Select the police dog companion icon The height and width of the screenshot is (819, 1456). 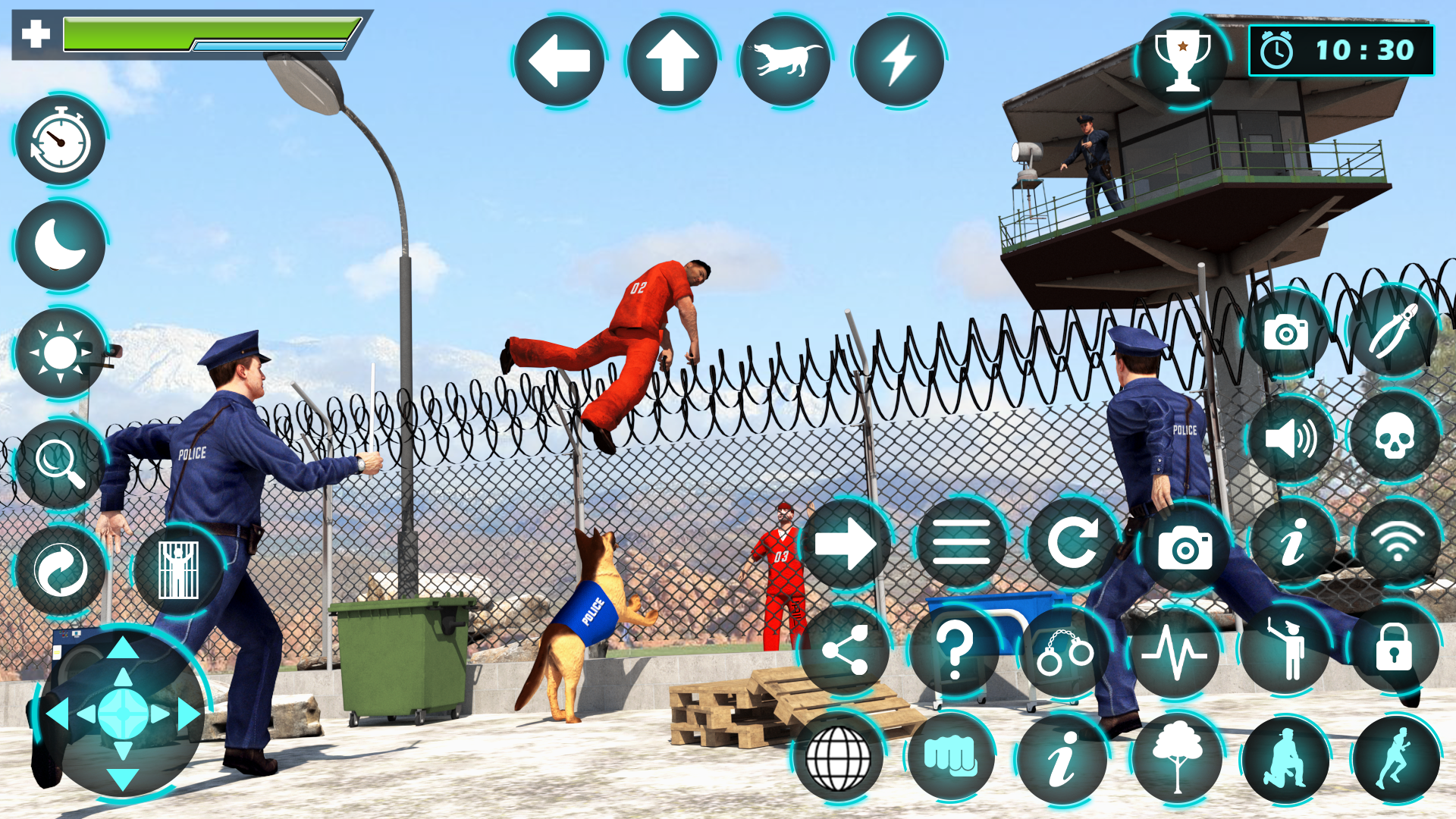[786, 61]
